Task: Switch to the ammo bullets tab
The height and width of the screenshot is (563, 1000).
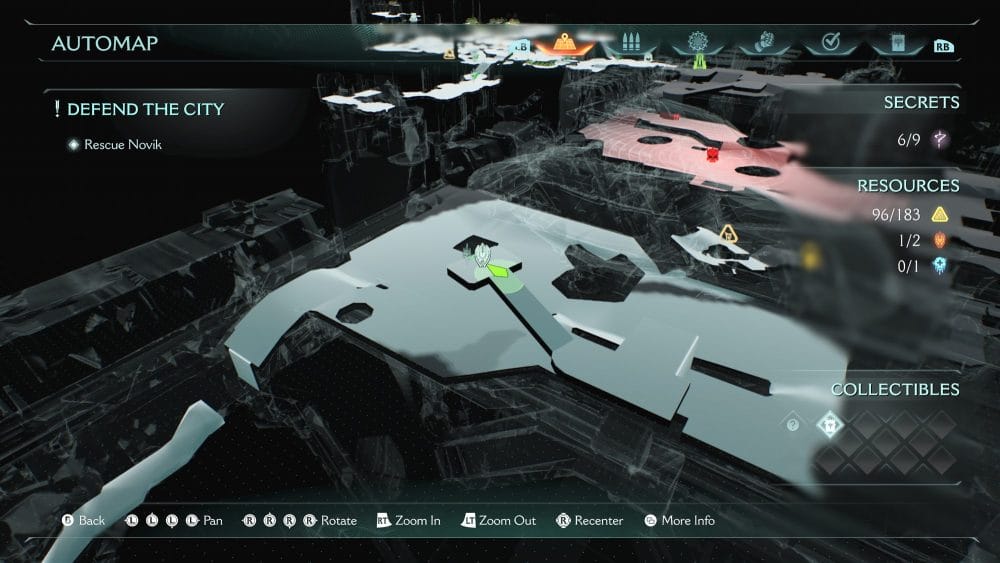Action: coord(630,44)
